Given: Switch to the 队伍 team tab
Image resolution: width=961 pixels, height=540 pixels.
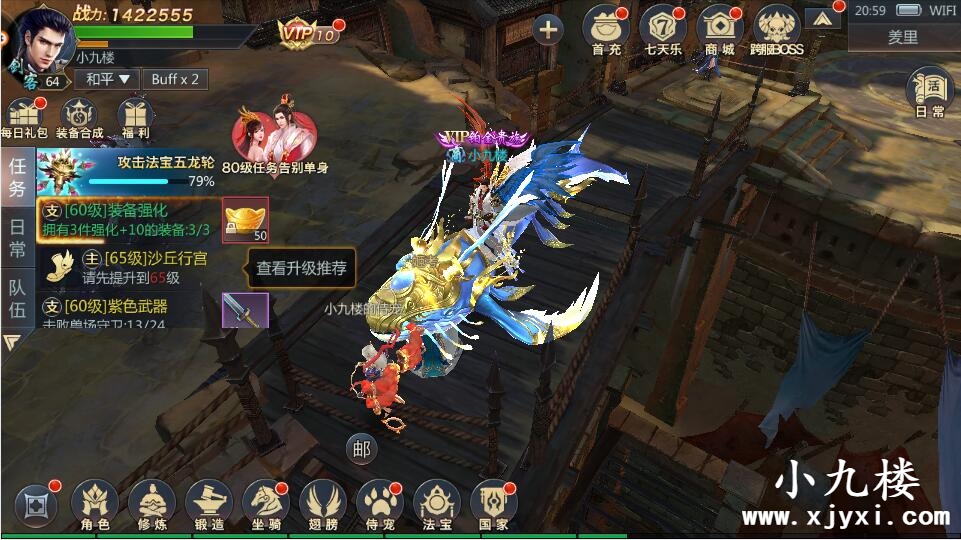Looking at the screenshot, I should (17, 298).
